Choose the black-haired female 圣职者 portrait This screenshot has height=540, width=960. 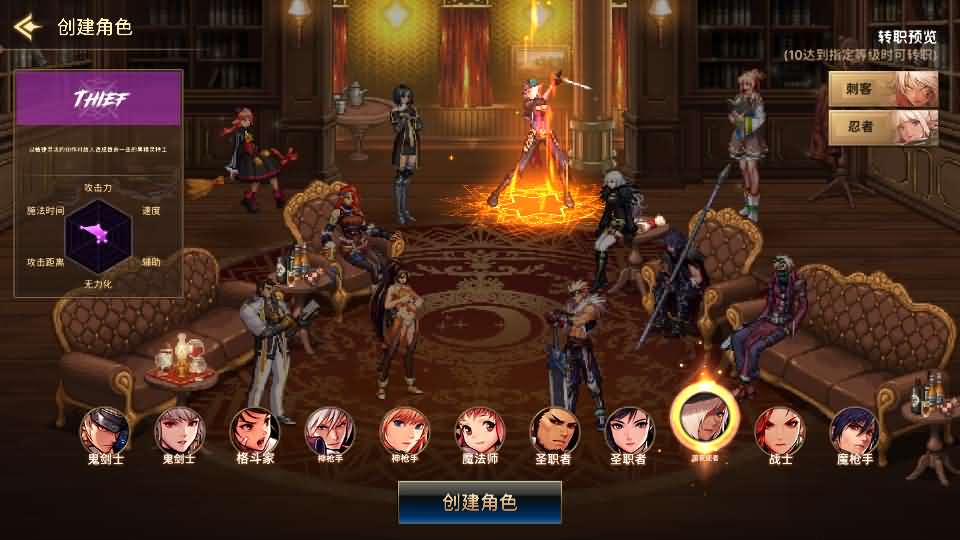(629, 431)
